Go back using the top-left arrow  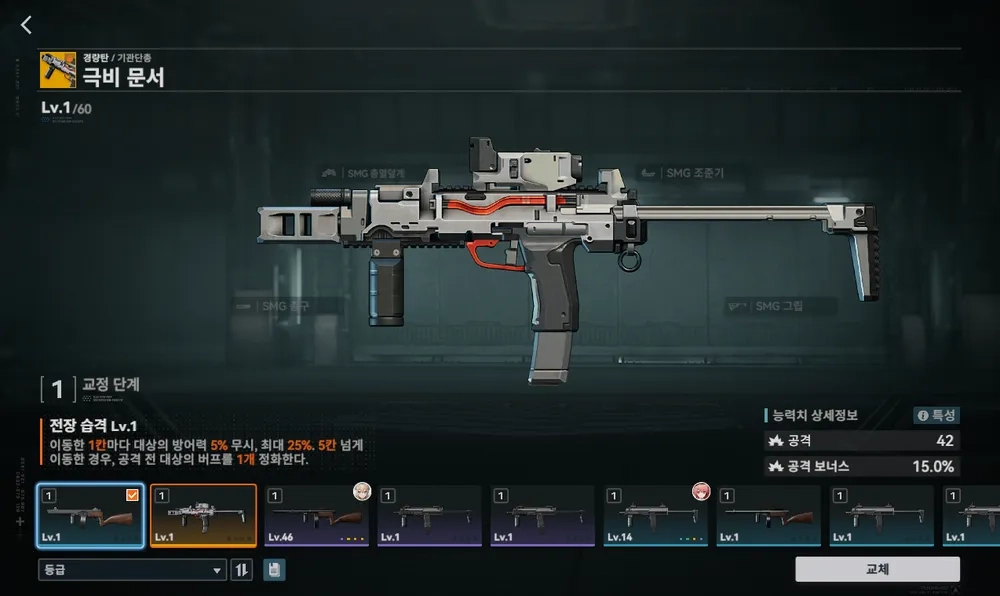[x=27, y=26]
